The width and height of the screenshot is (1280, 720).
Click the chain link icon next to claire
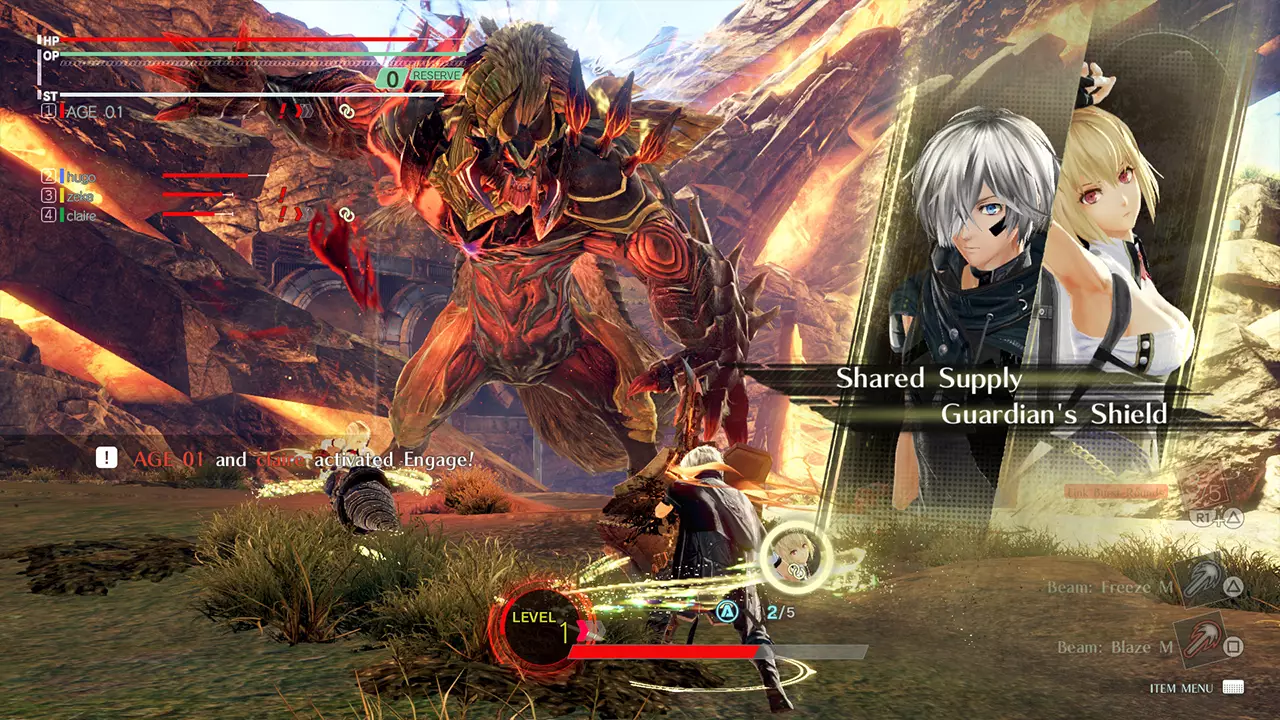(348, 215)
